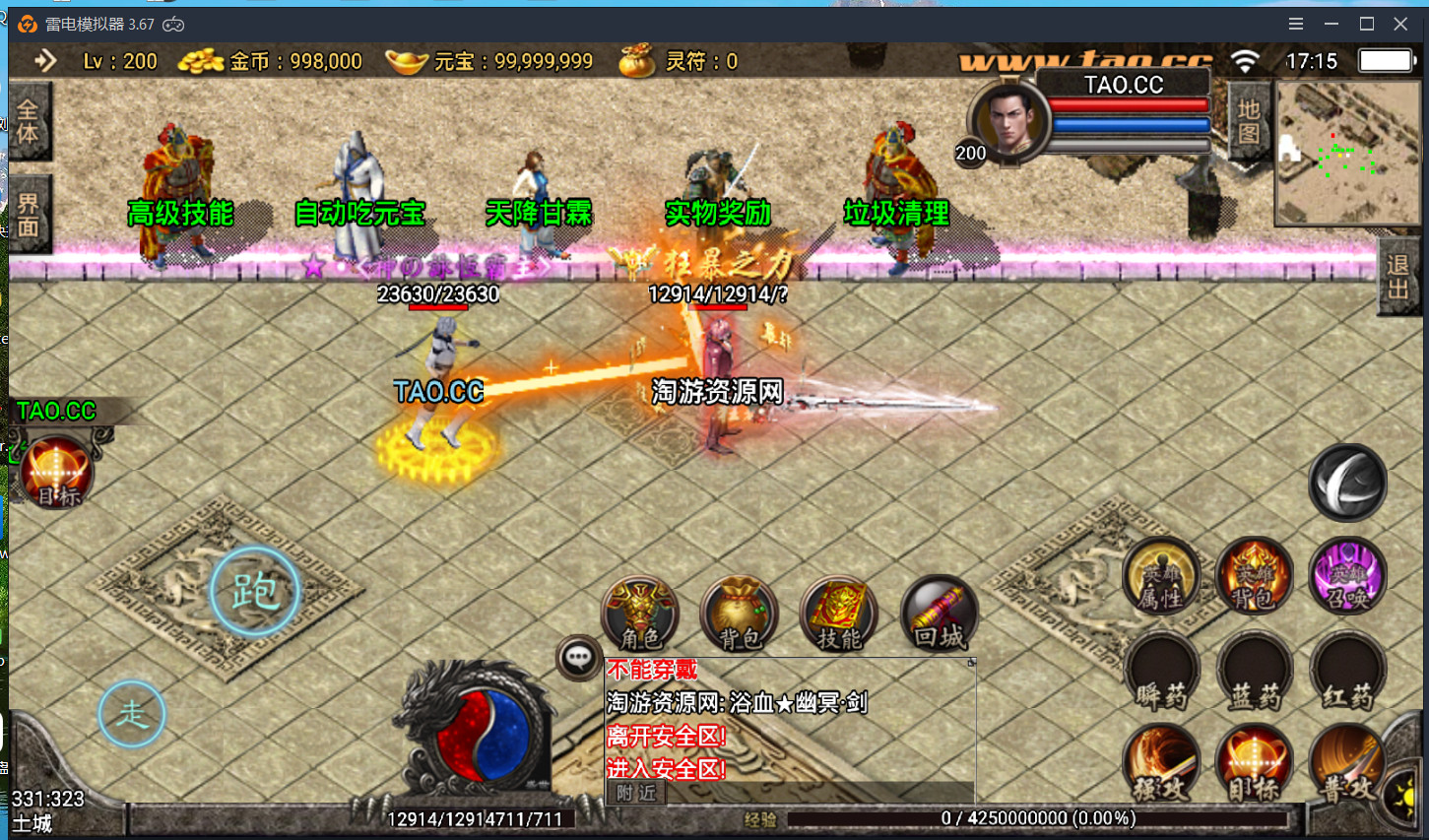Open the chat speech-bubble icon
This screenshot has width=1429, height=840.
coord(578,657)
